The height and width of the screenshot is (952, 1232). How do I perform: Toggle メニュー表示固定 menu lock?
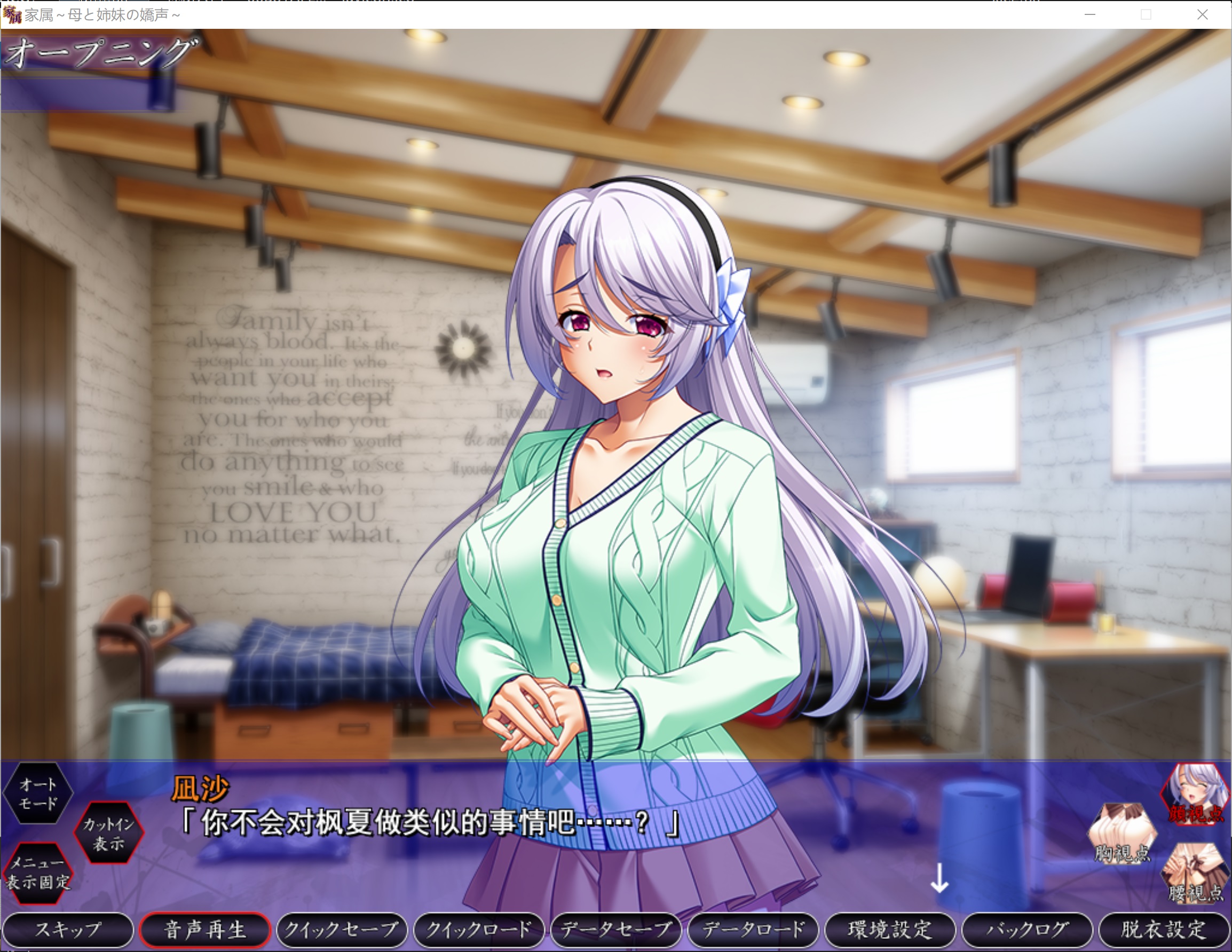click(x=38, y=872)
